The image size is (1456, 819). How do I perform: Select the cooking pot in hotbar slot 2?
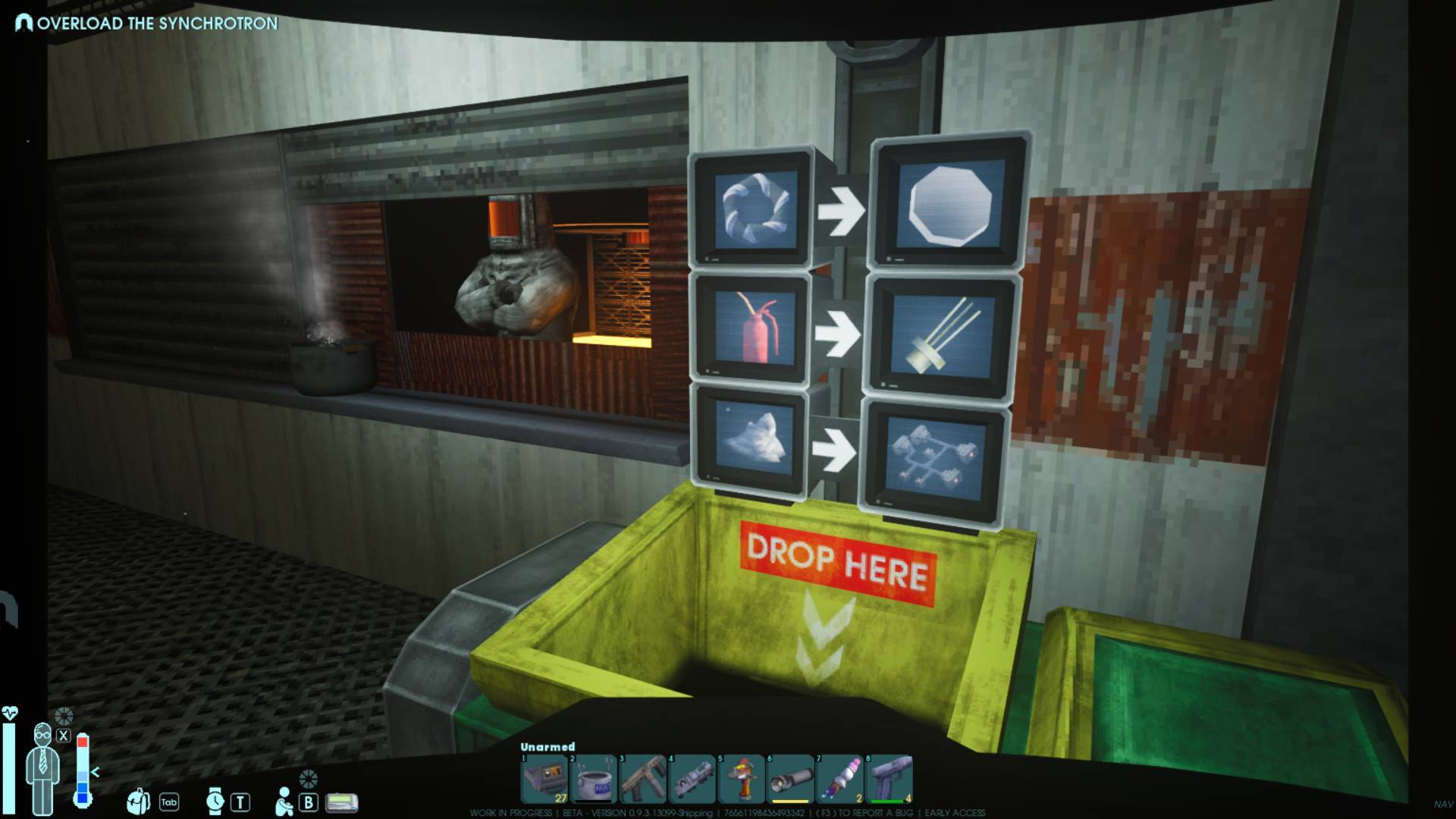[593, 779]
